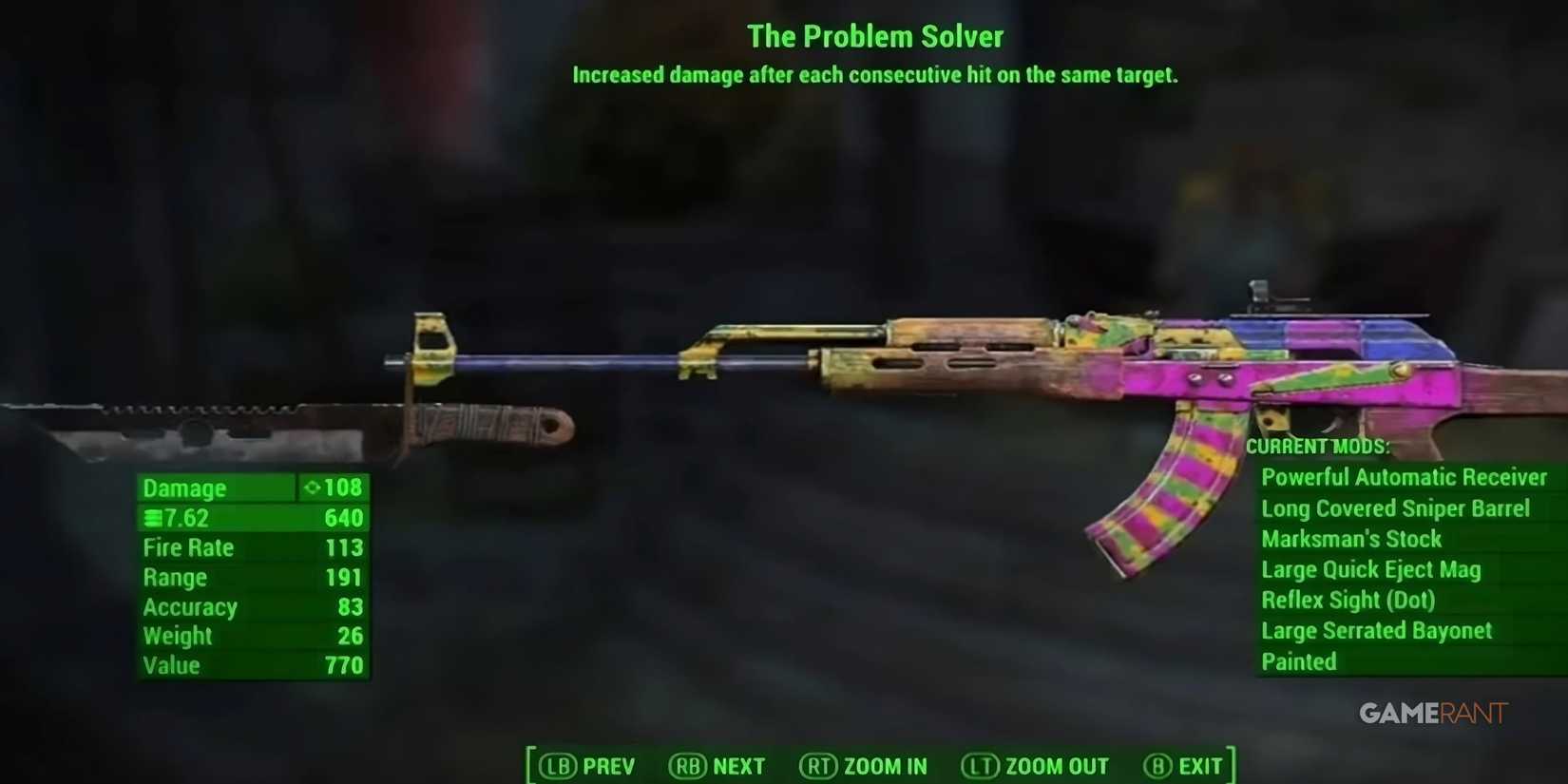This screenshot has width=1568, height=784.
Task: Click the GameRant watermark logo
Action: point(1433,712)
